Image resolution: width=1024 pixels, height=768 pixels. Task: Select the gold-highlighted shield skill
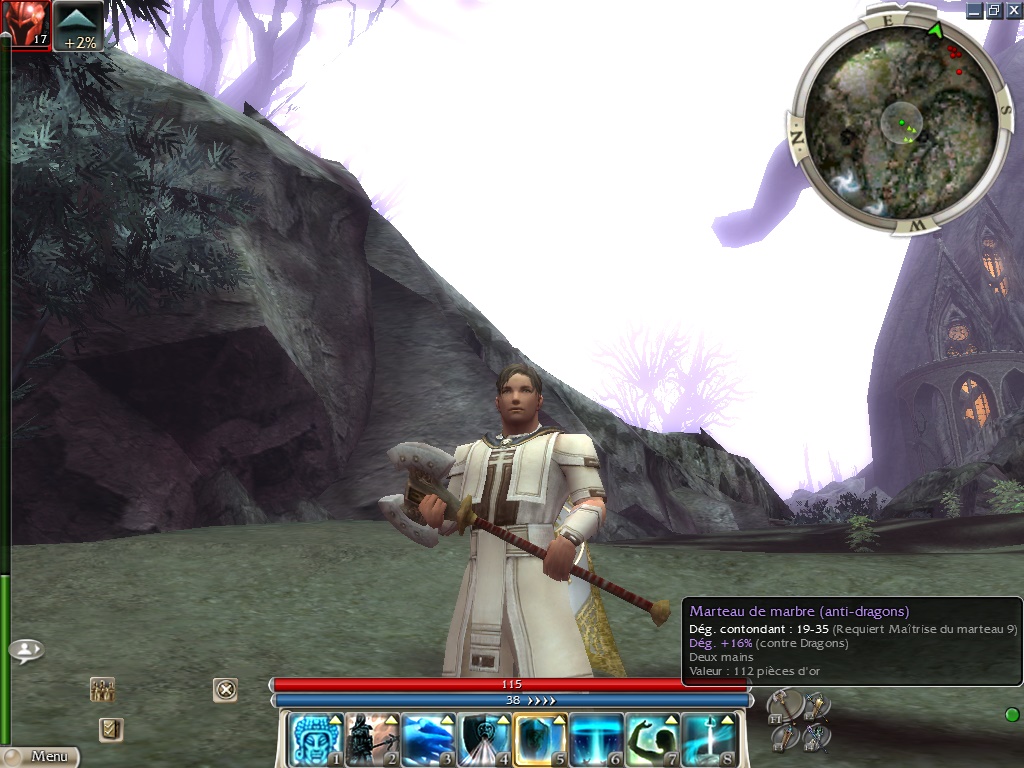click(x=540, y=740)
